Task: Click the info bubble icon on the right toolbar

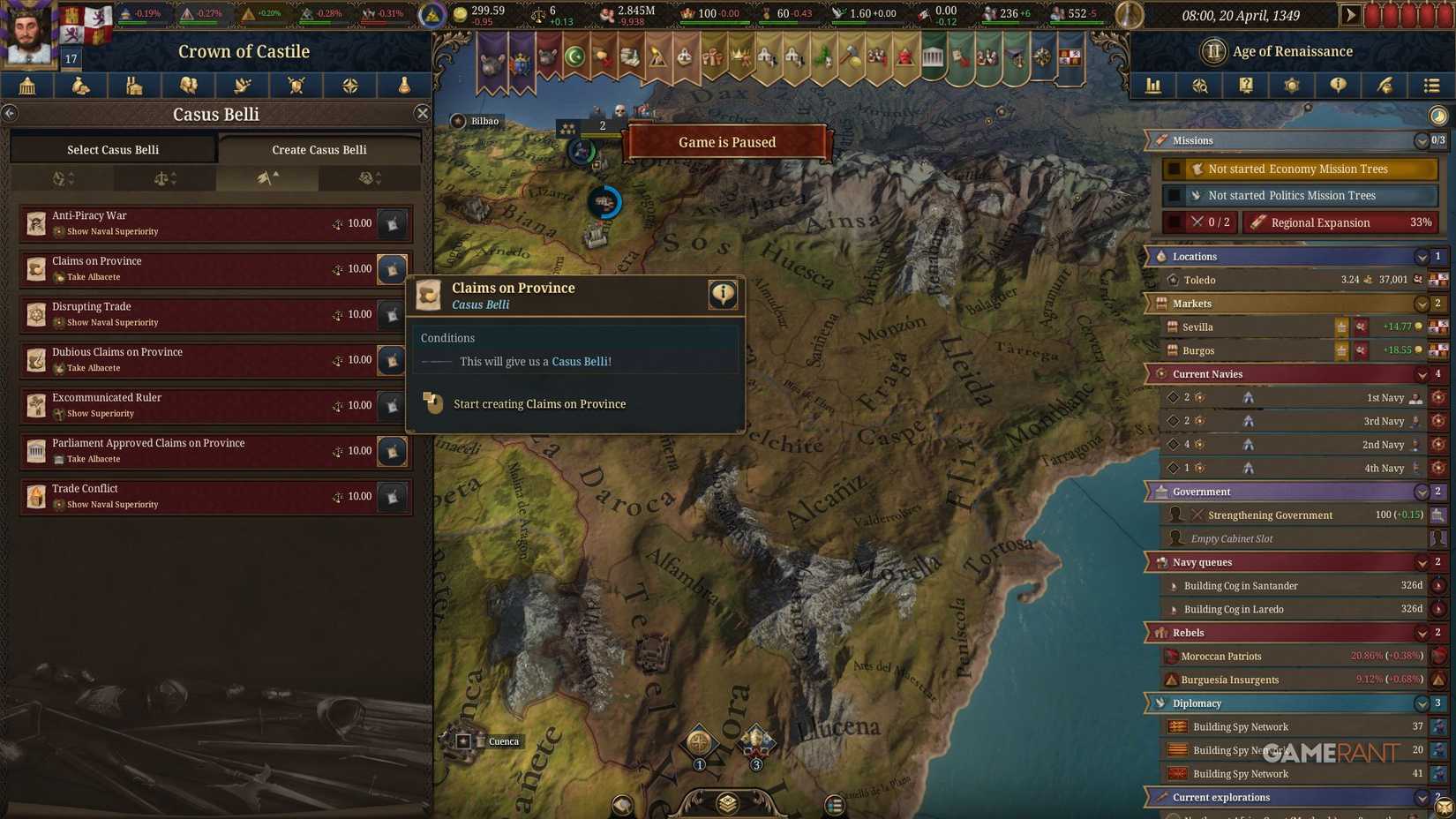Action: 1338,86
